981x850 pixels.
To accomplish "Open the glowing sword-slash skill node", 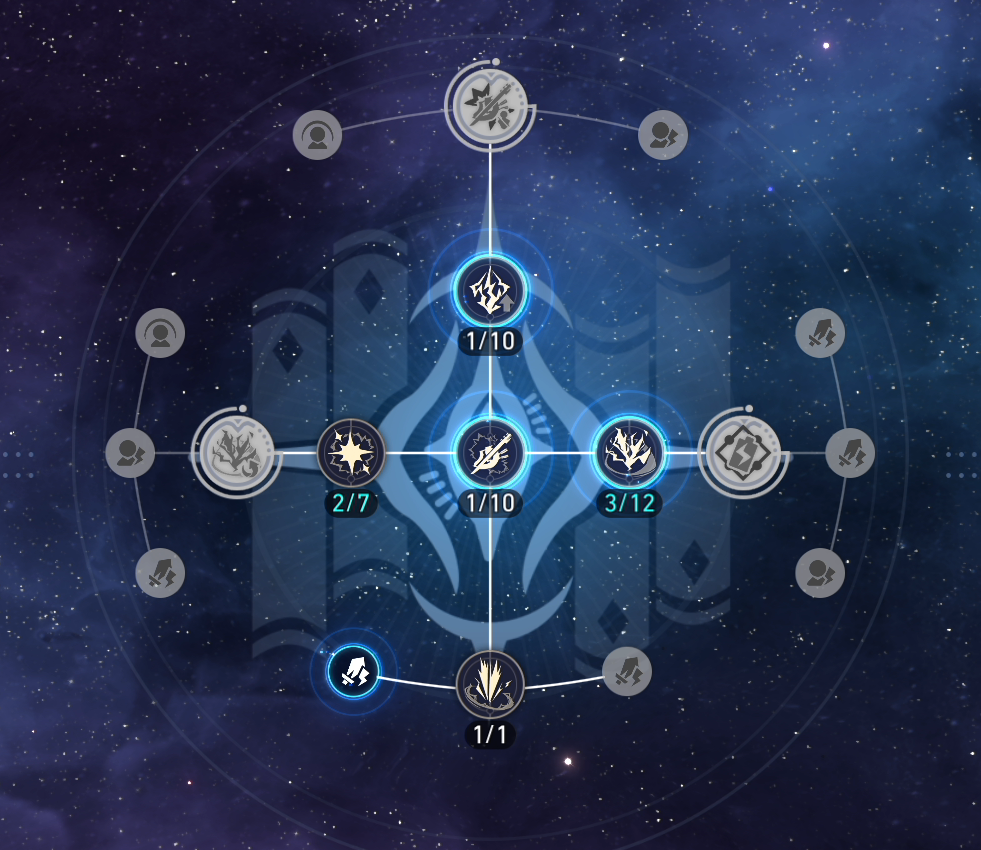I will point(490,452).
